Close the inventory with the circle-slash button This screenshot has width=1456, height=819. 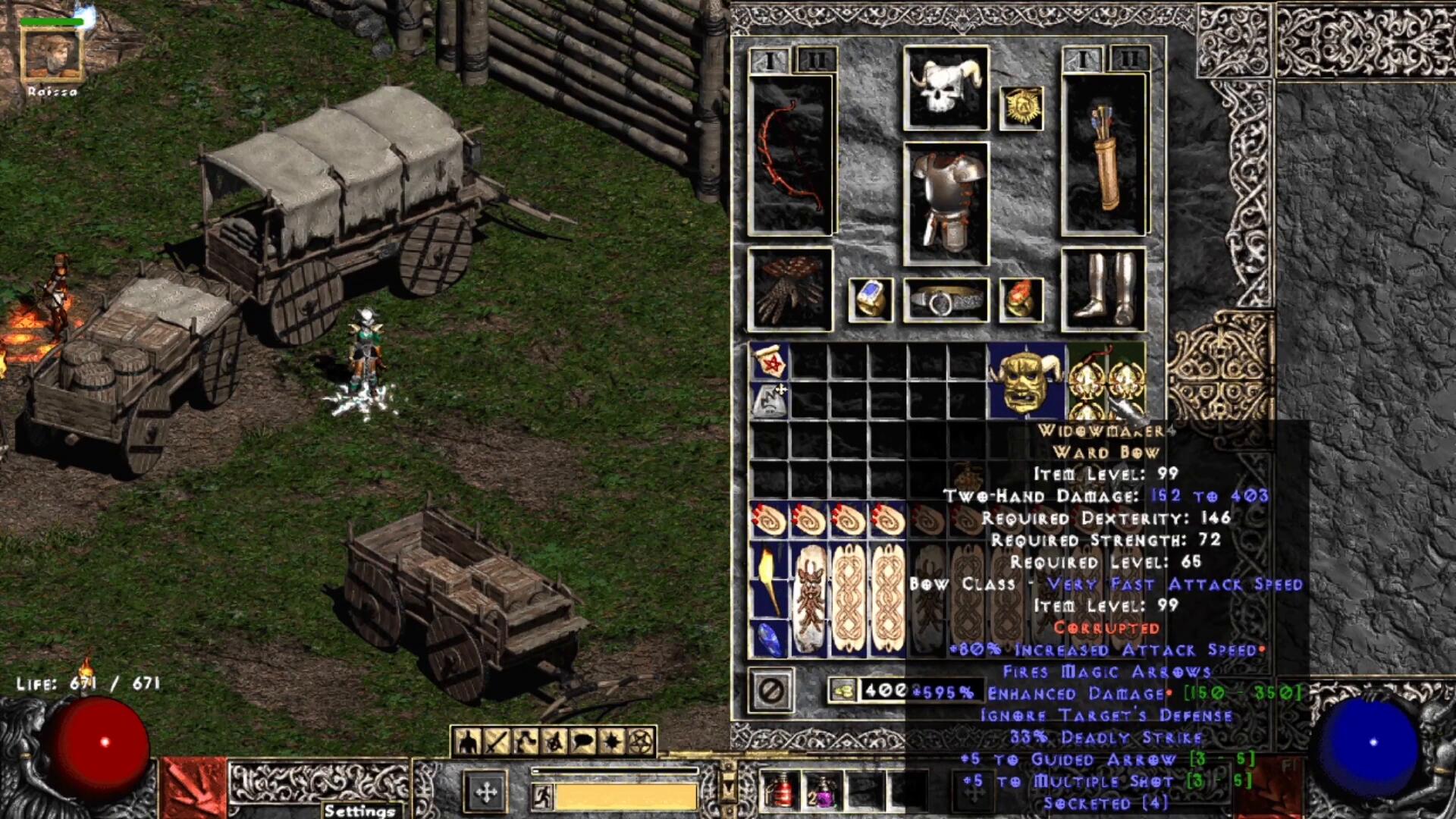(771, 690)
